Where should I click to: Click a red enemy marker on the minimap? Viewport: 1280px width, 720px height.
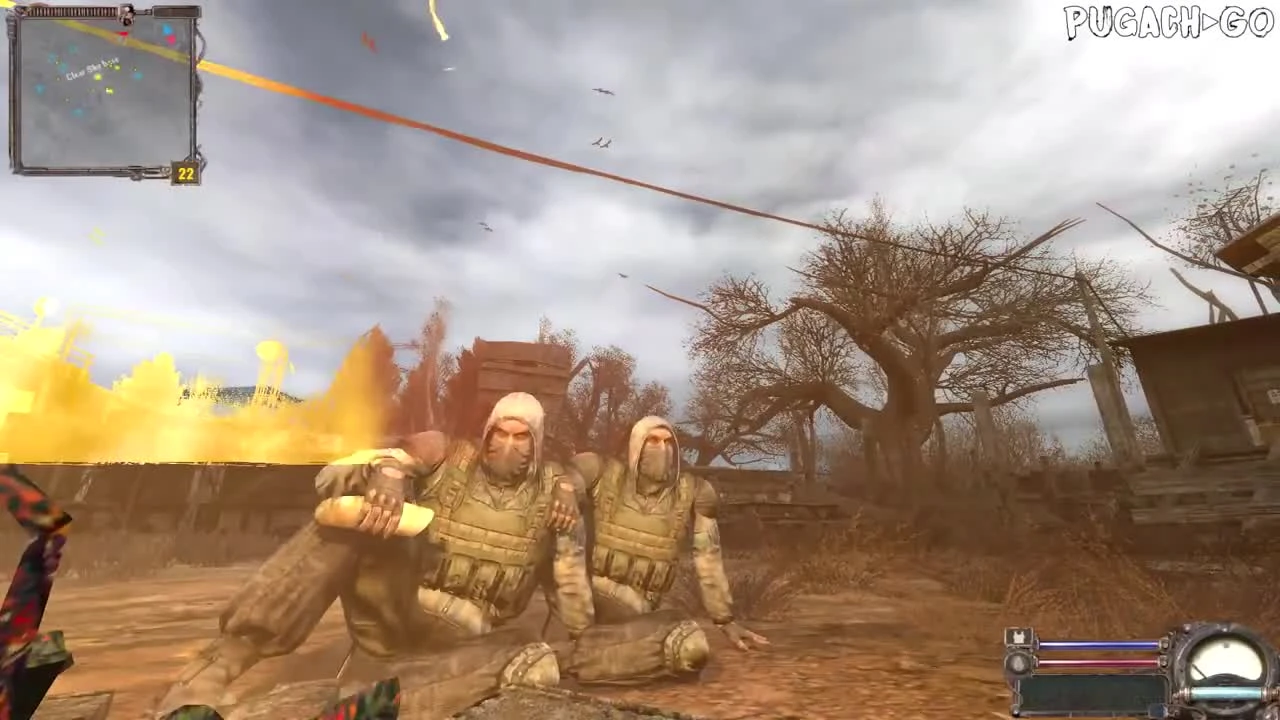click(171, 40)
